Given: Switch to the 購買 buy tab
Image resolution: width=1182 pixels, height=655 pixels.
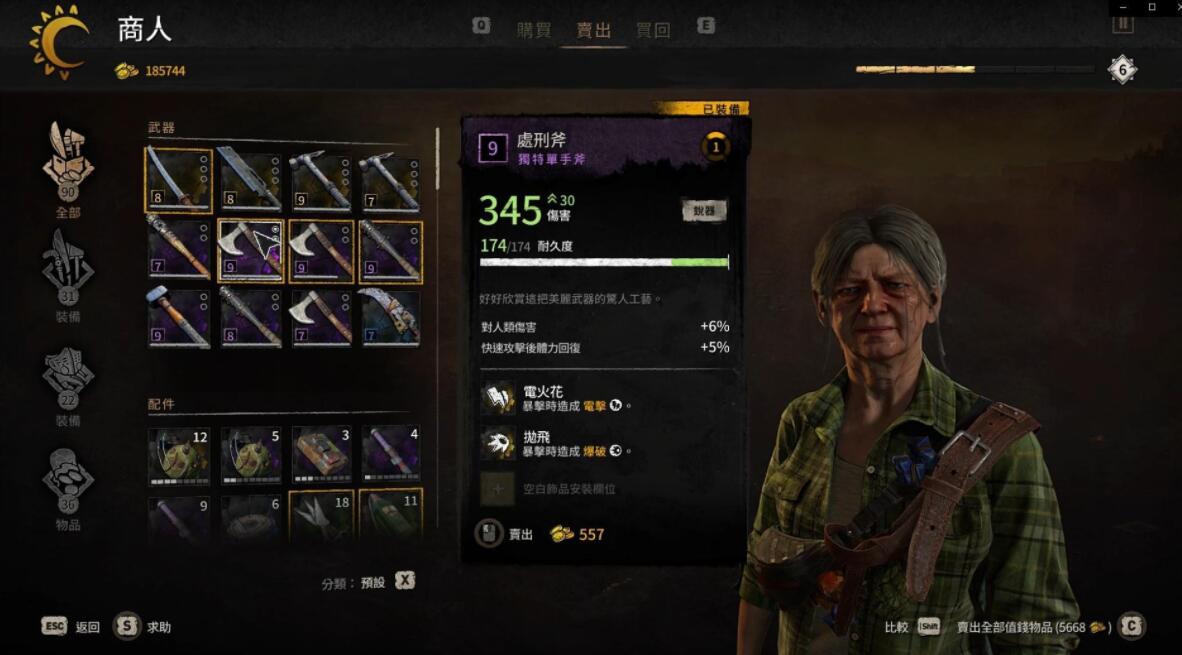Looking at the screenshot, I should pyautogui.click(x=534, y=30).
